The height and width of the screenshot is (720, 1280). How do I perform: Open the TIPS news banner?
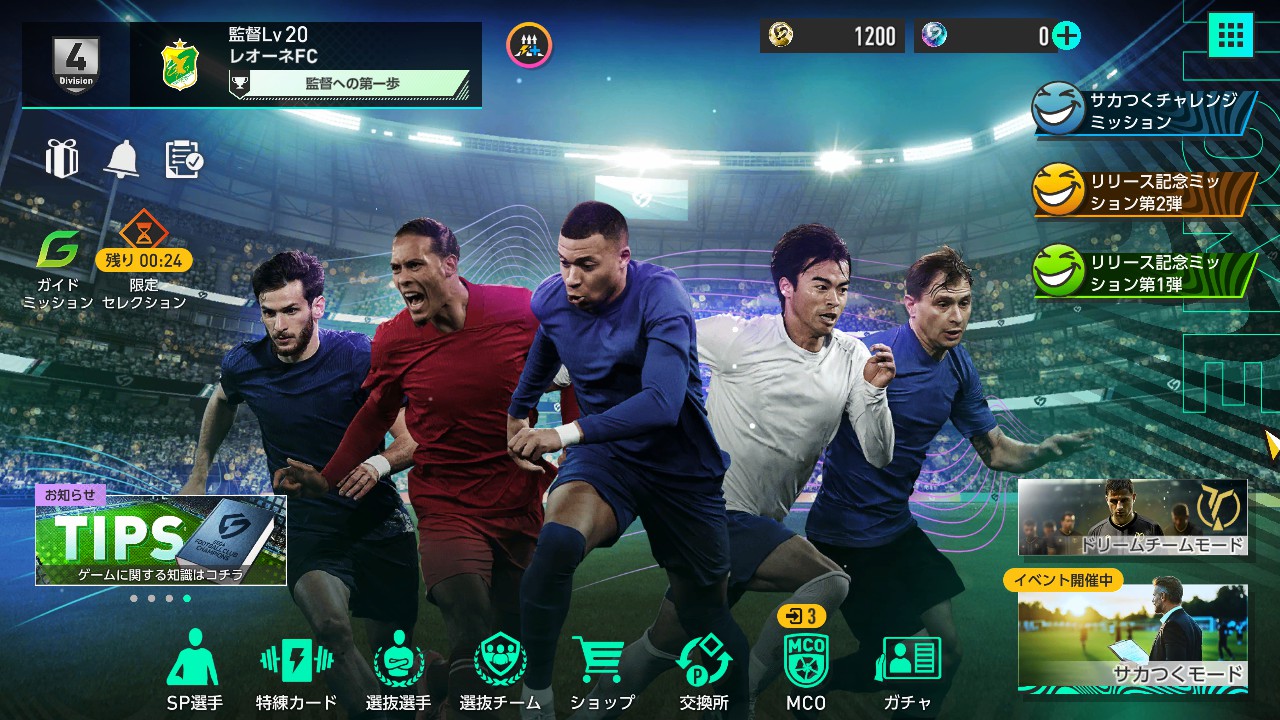click(161, 540)
